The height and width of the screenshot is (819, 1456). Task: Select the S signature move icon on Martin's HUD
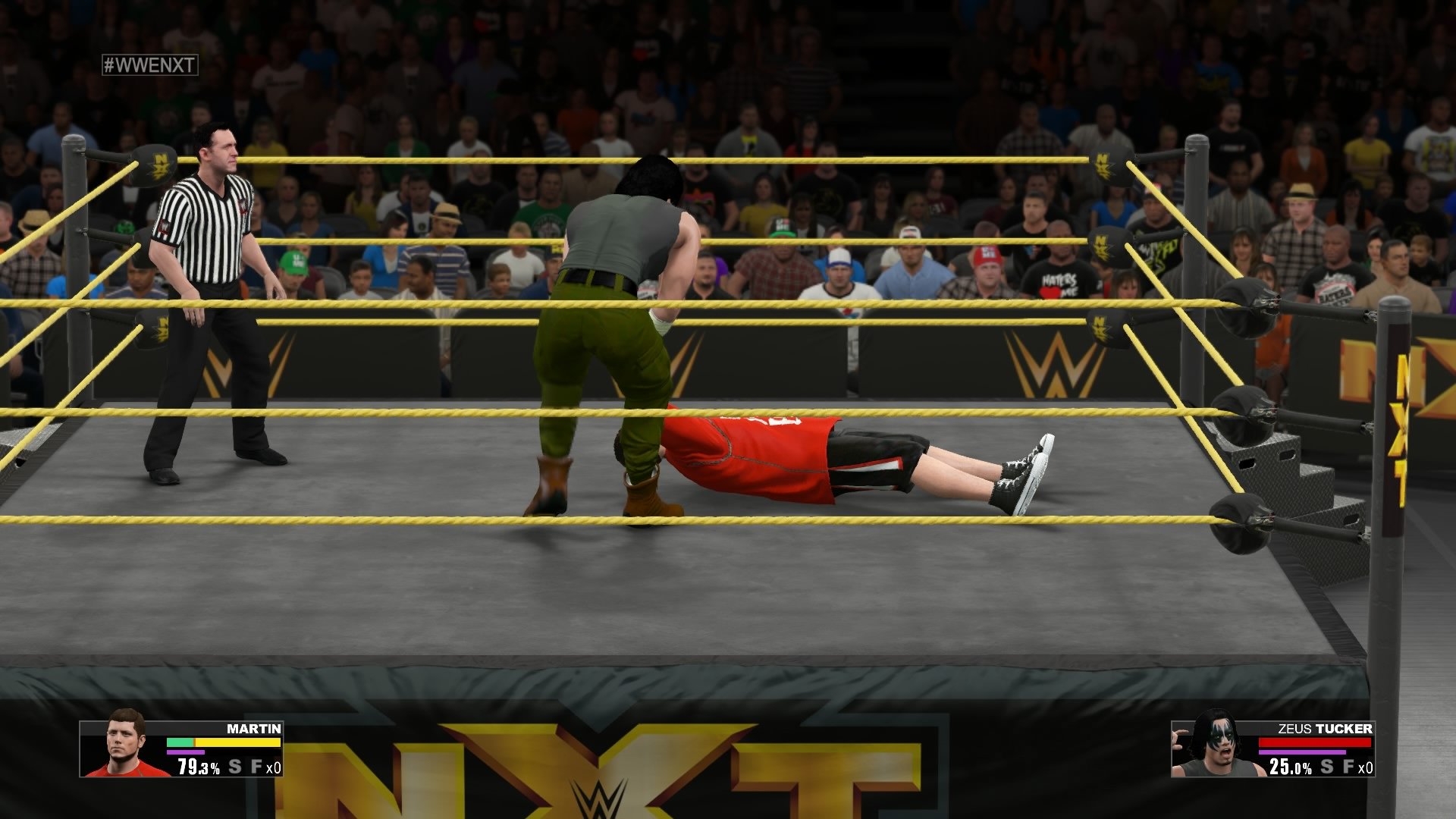click(234, 767)
